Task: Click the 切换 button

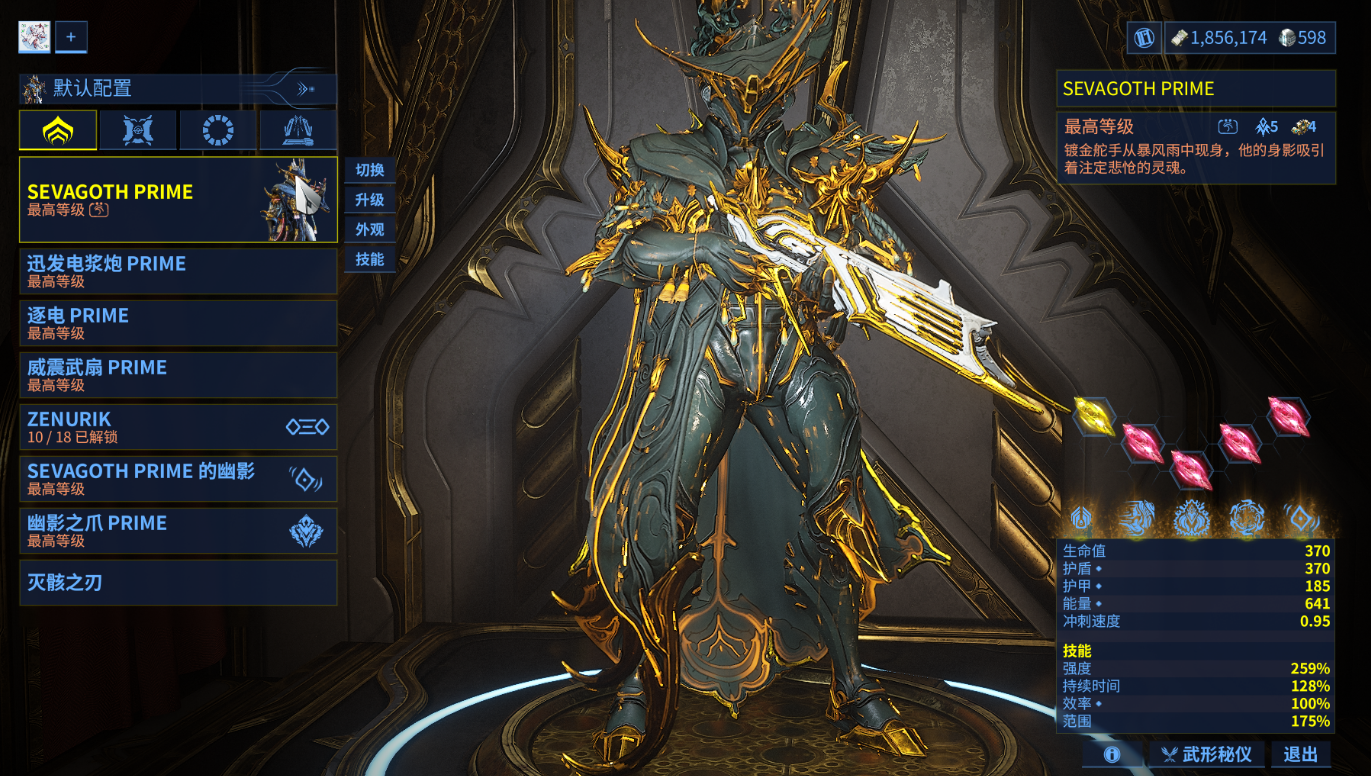Action: click(369, 170)
